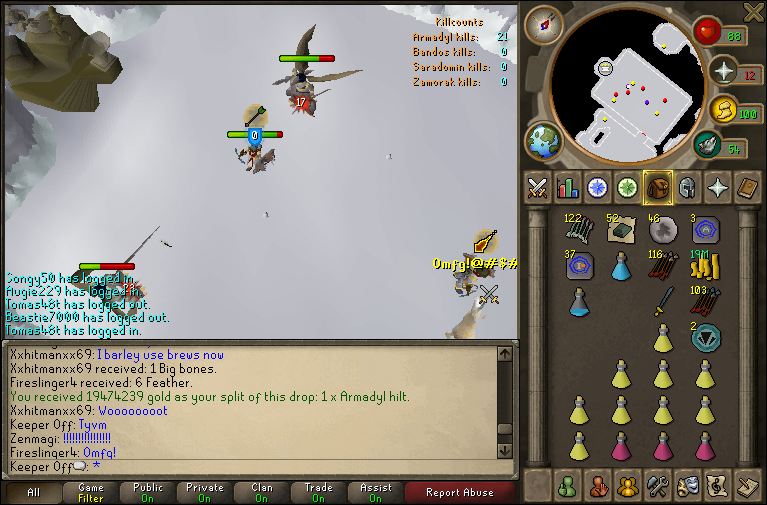Toggle the Game chat filter
The height and width of the screenshot is (505, 767).
(91, 492)
